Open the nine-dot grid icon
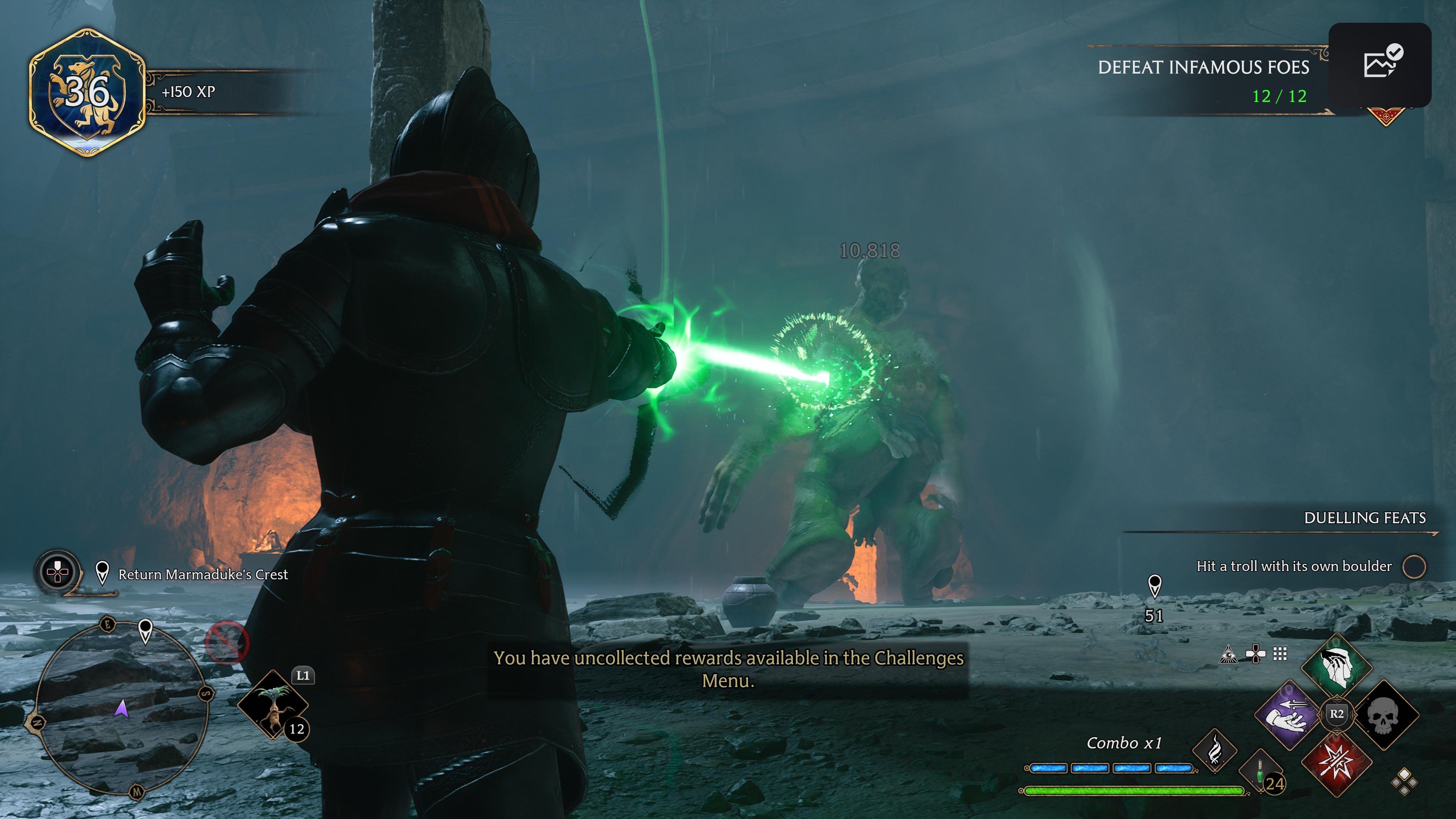This screenshot has width=1456, height=819. click(1280, 654)
